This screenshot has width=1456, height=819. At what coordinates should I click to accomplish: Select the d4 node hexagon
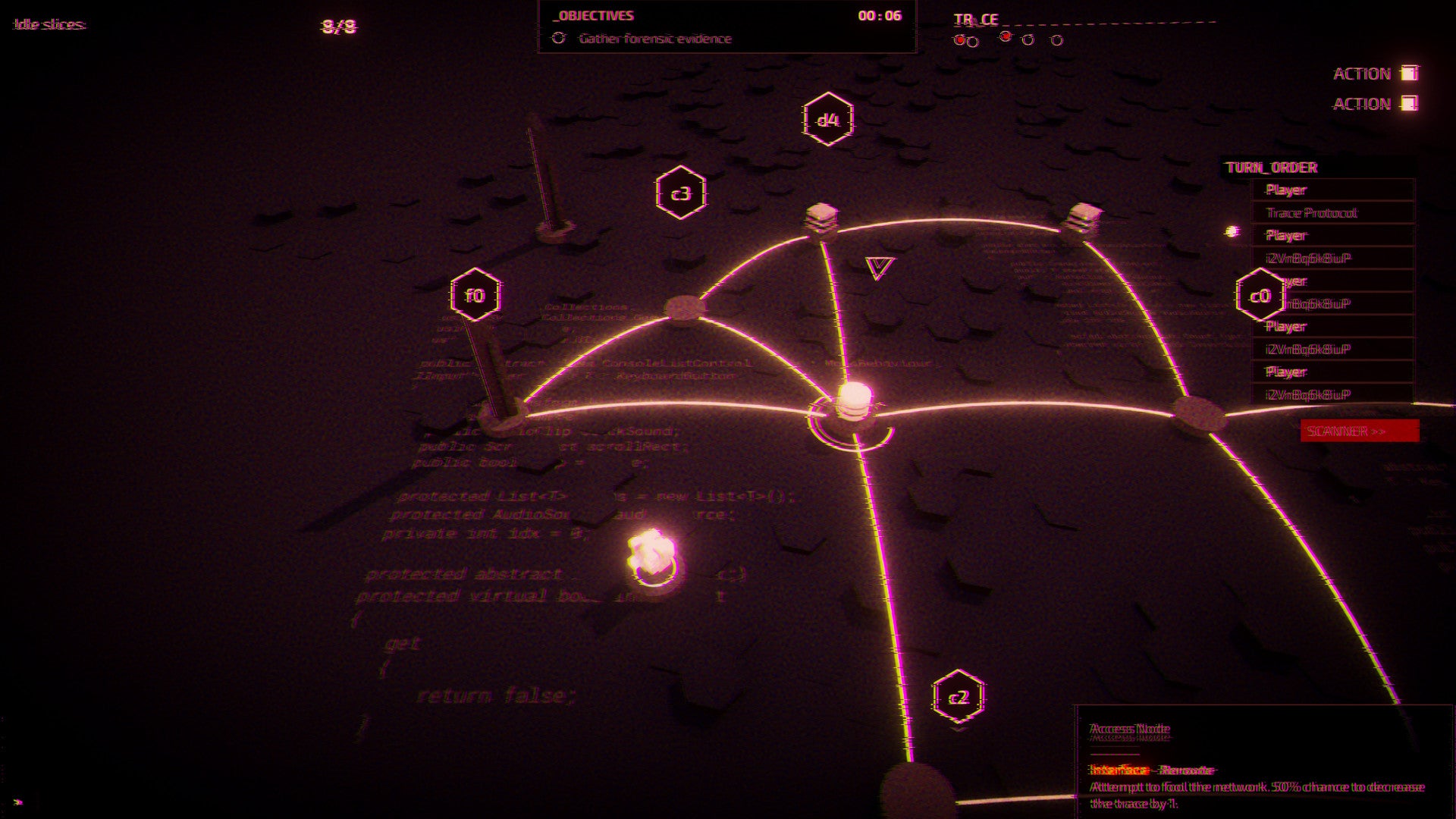tap(828, 120)
